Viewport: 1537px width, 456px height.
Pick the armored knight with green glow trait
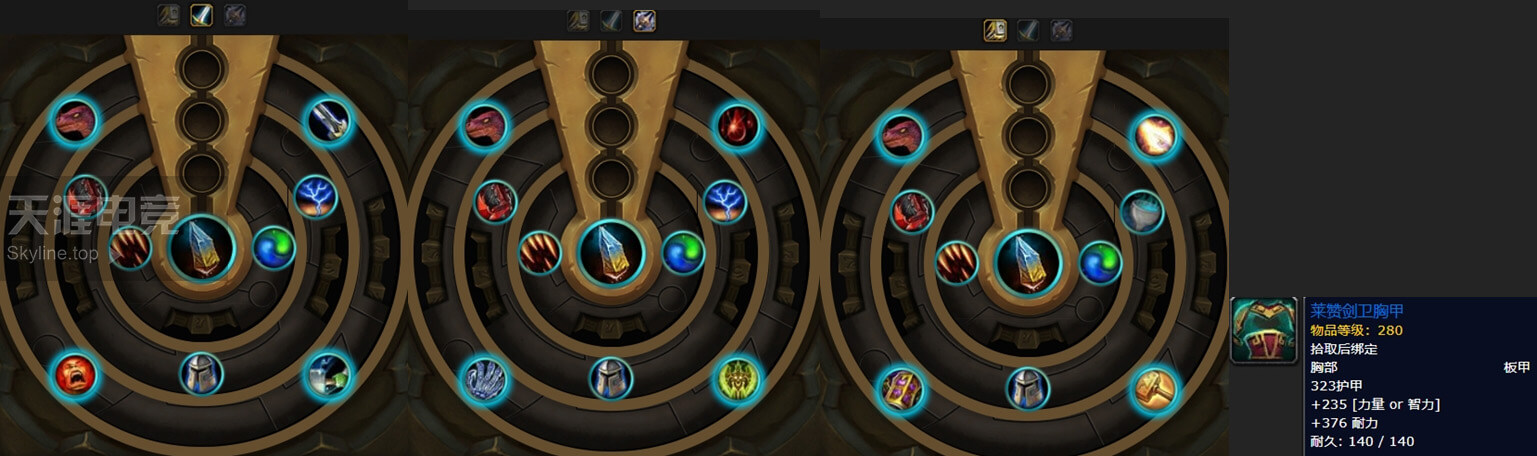point(328,374)
